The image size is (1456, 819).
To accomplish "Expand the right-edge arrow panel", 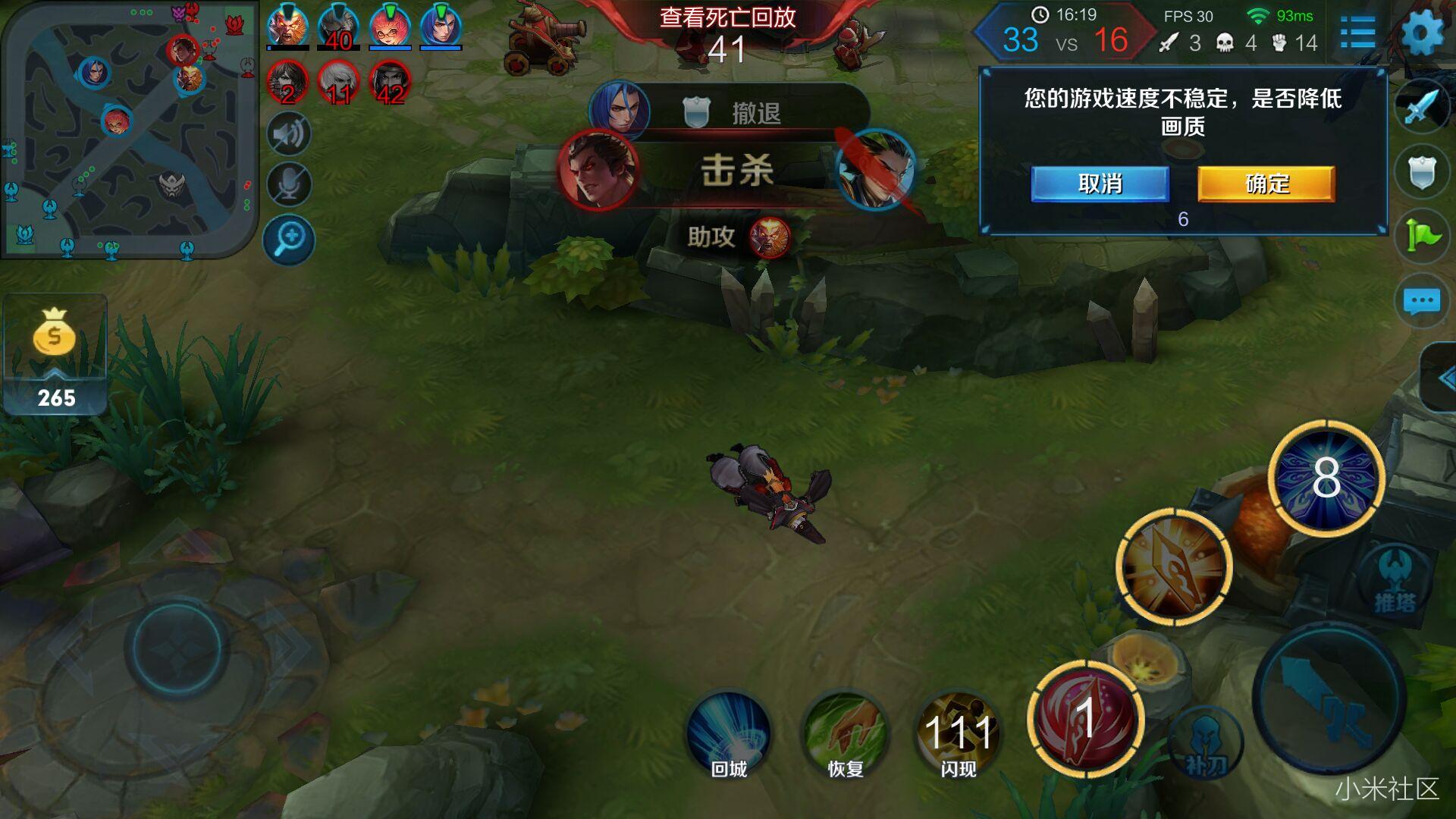I will click(x=1441, y=378).
